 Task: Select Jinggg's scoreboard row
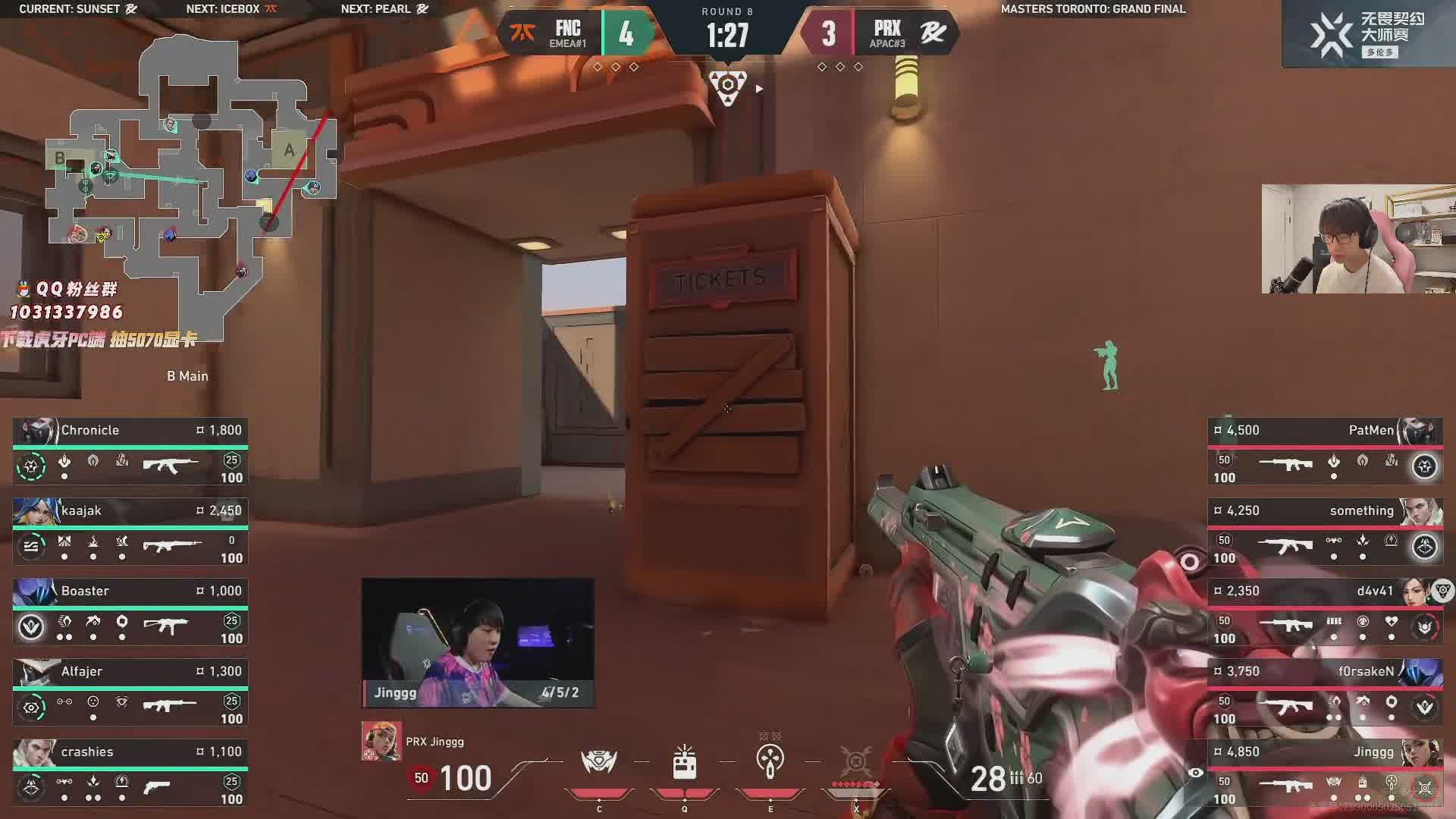1324,773
